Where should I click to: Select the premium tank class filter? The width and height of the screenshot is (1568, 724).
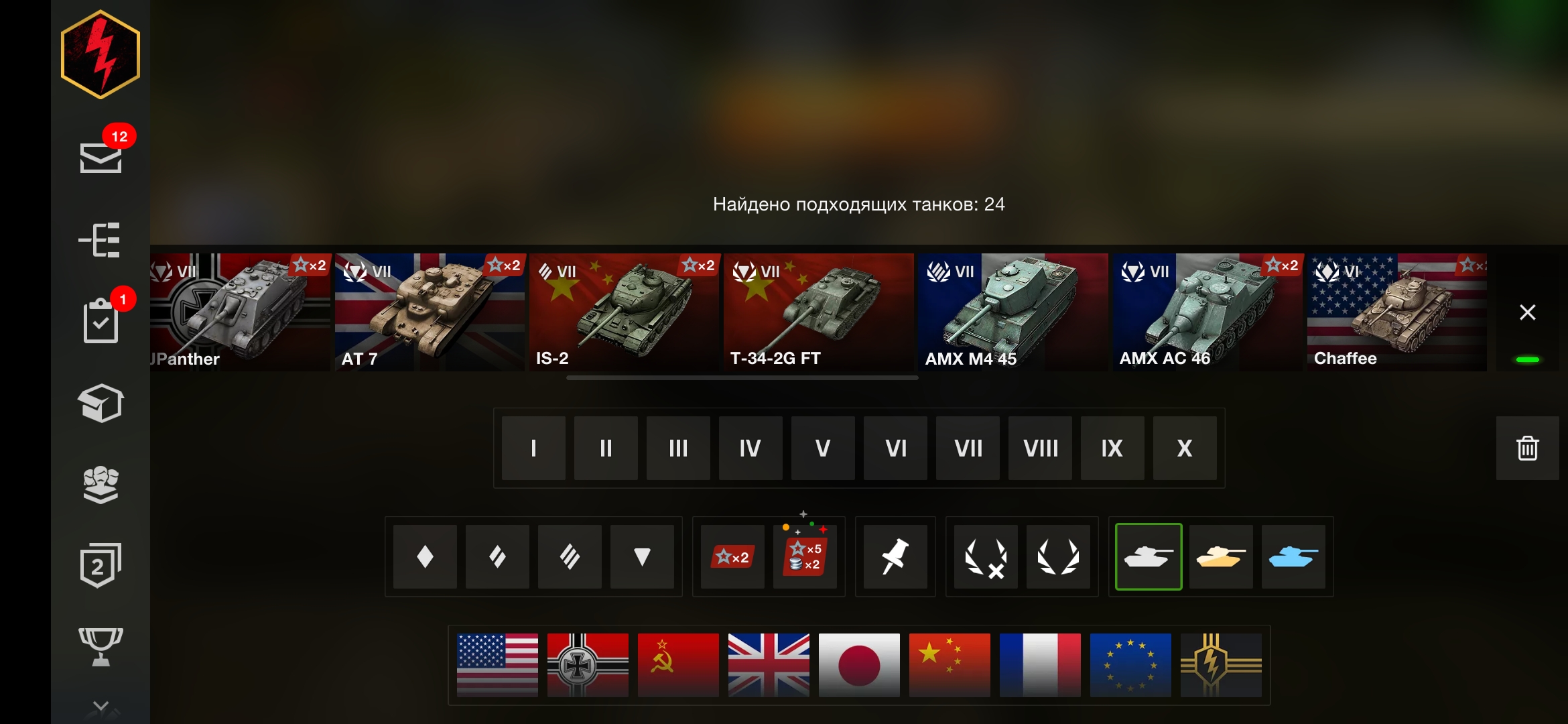pyautogui.click(x=1221, y=556)
